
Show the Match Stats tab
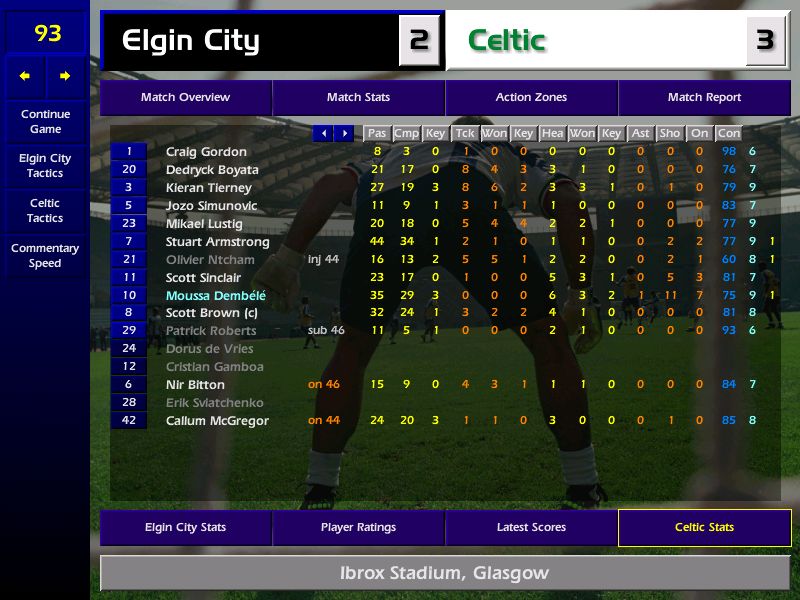tap(358, 98)
